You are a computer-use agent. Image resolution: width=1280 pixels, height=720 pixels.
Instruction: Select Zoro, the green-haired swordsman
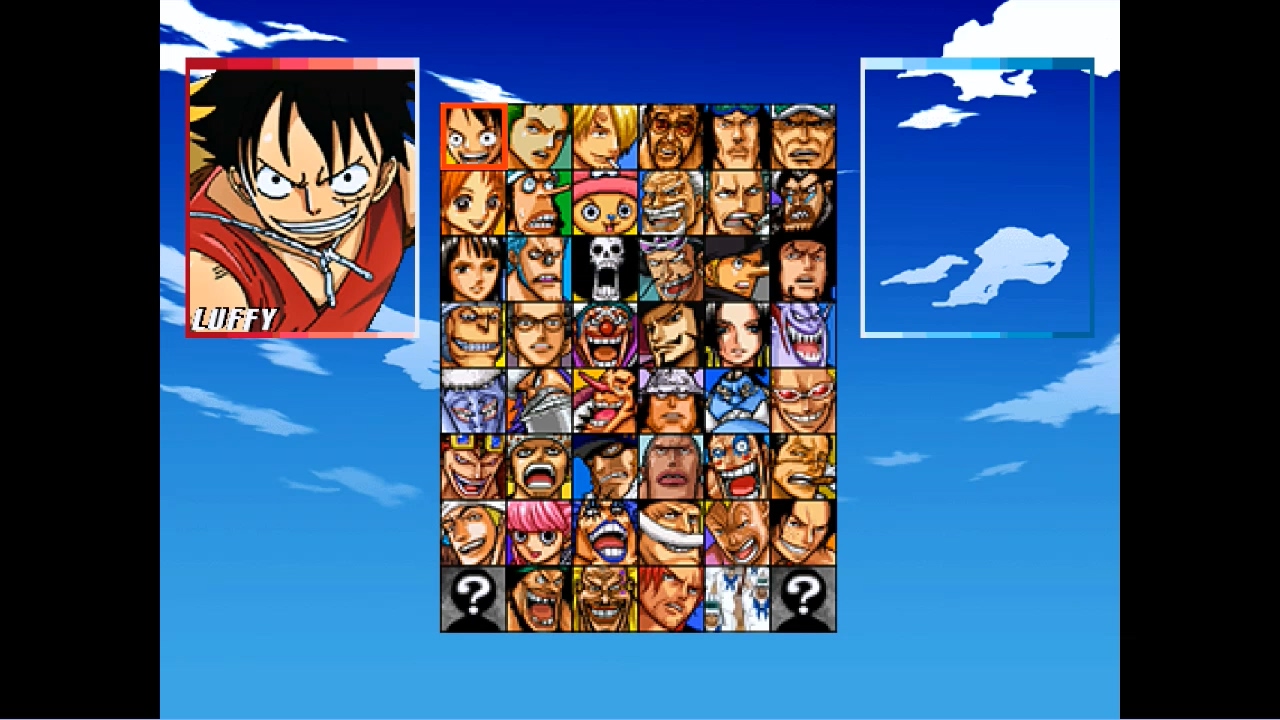click(539, 134)
